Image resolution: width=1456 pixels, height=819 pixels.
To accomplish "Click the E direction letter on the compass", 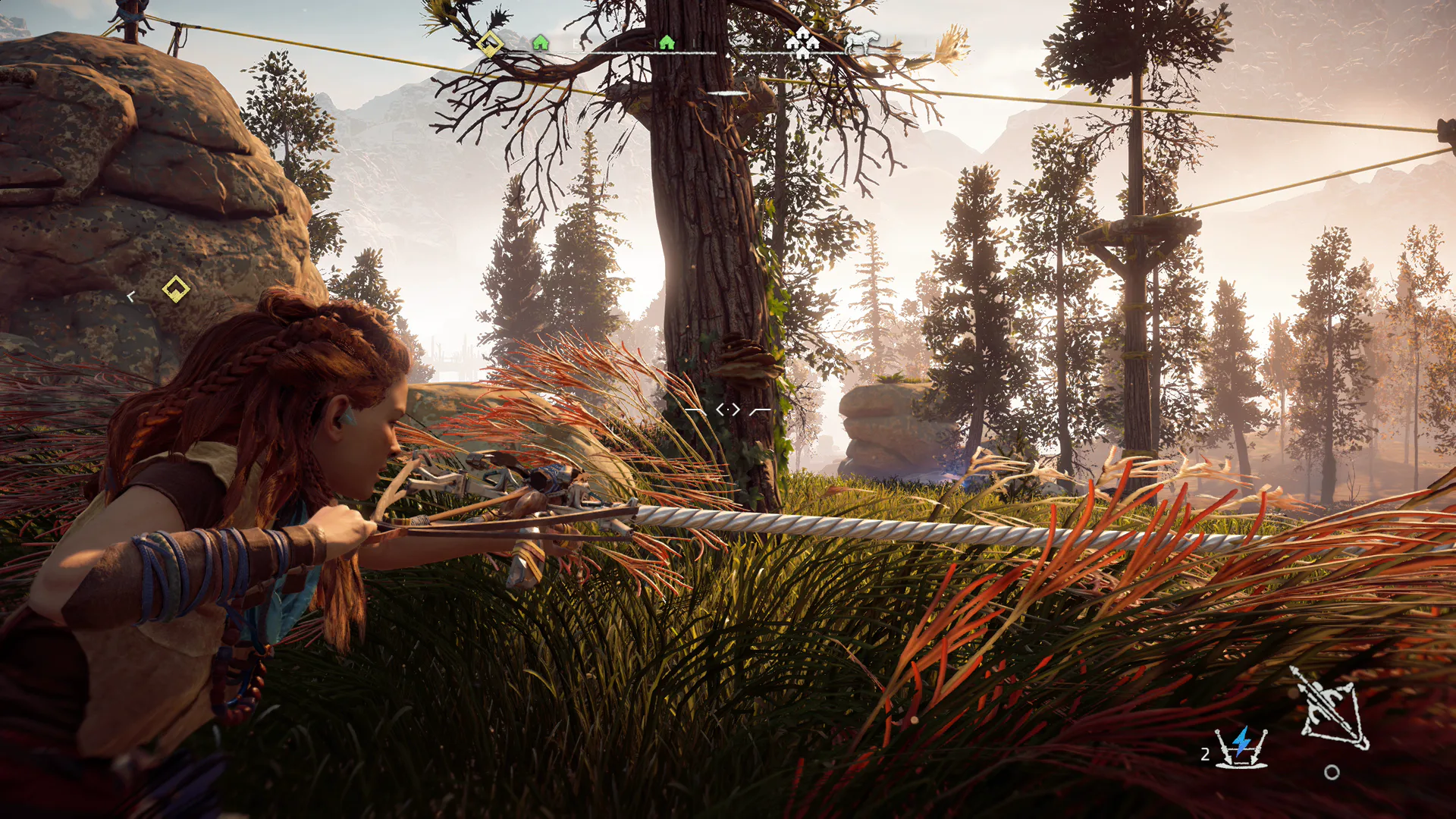I will click(x=575, y=43).
